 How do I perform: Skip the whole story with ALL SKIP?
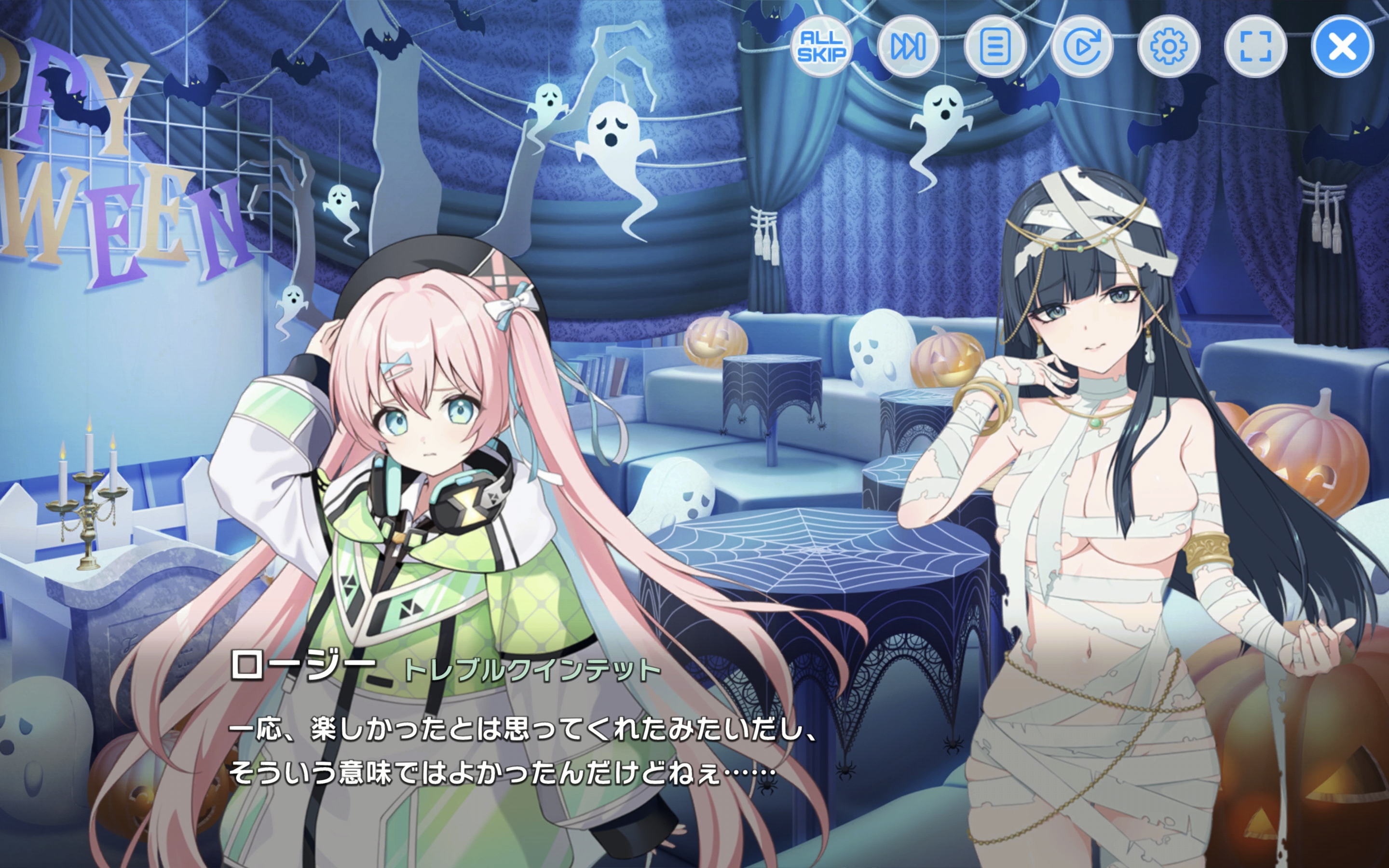pos(821,46)
